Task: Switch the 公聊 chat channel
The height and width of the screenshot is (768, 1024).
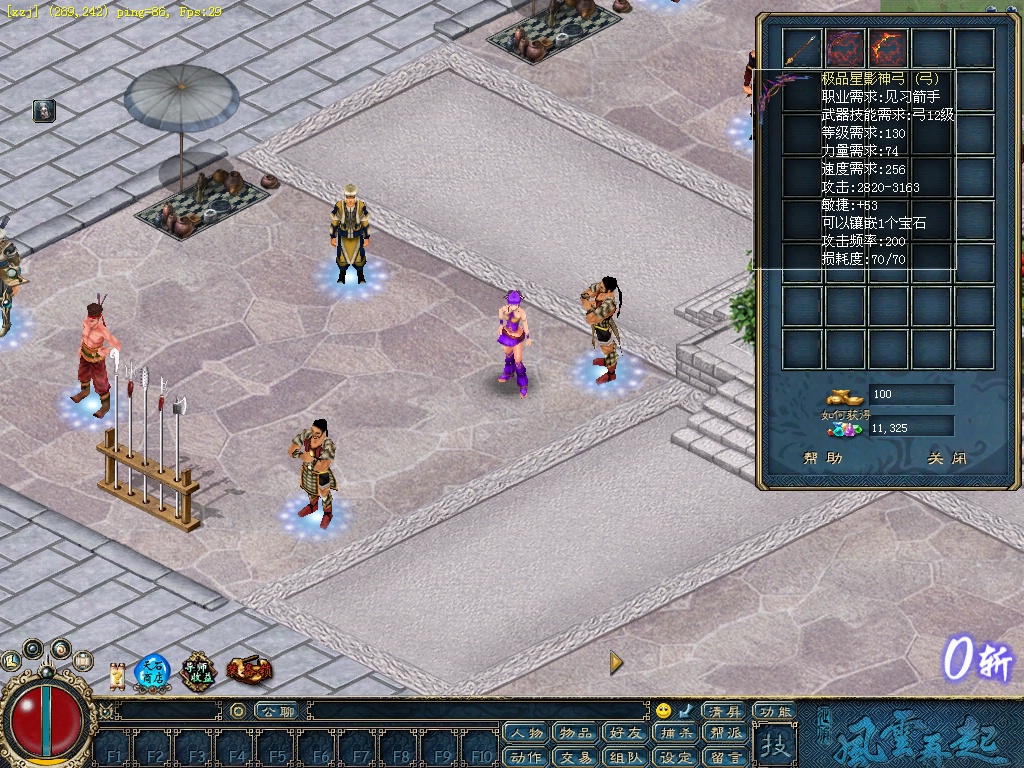Action: tap(276, 711)
